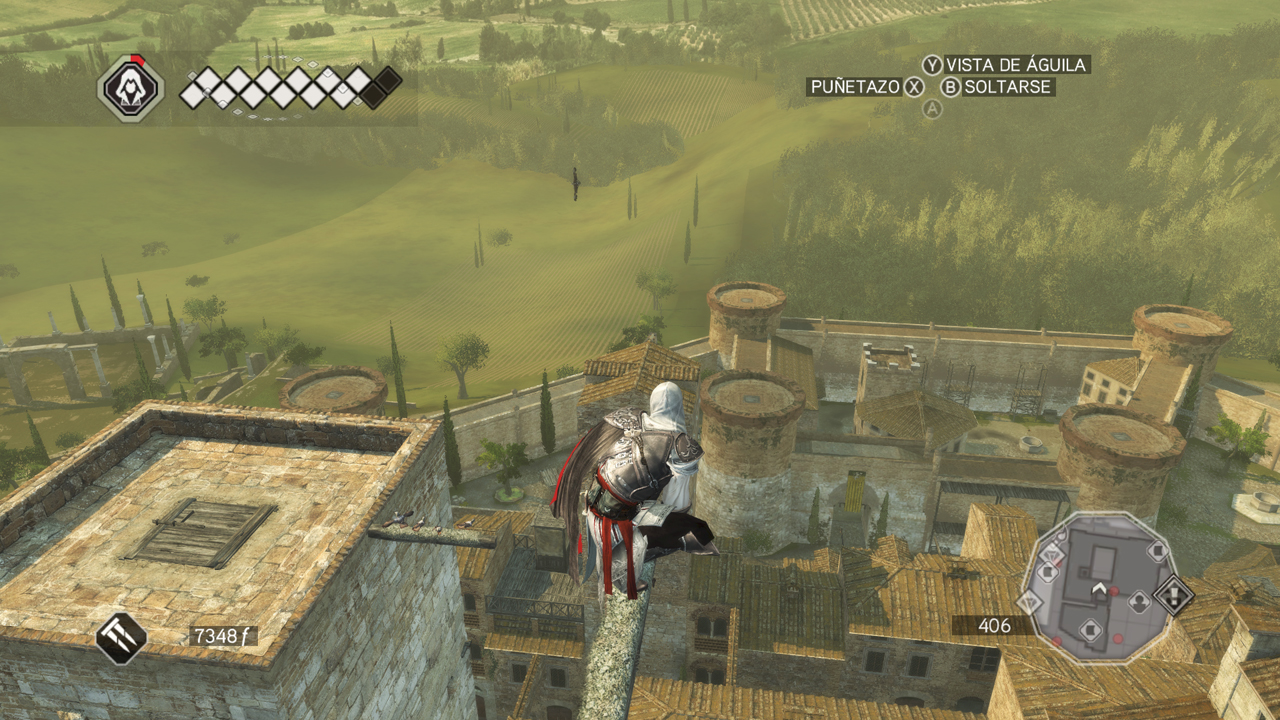Select the hidden blade weapon icon
The width and height of the screenshot is (1280, 720).
121,638
